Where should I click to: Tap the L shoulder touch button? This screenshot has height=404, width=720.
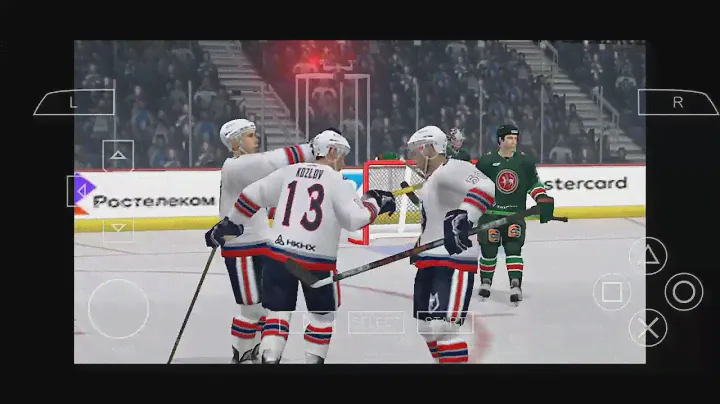[x=74, y=102]
